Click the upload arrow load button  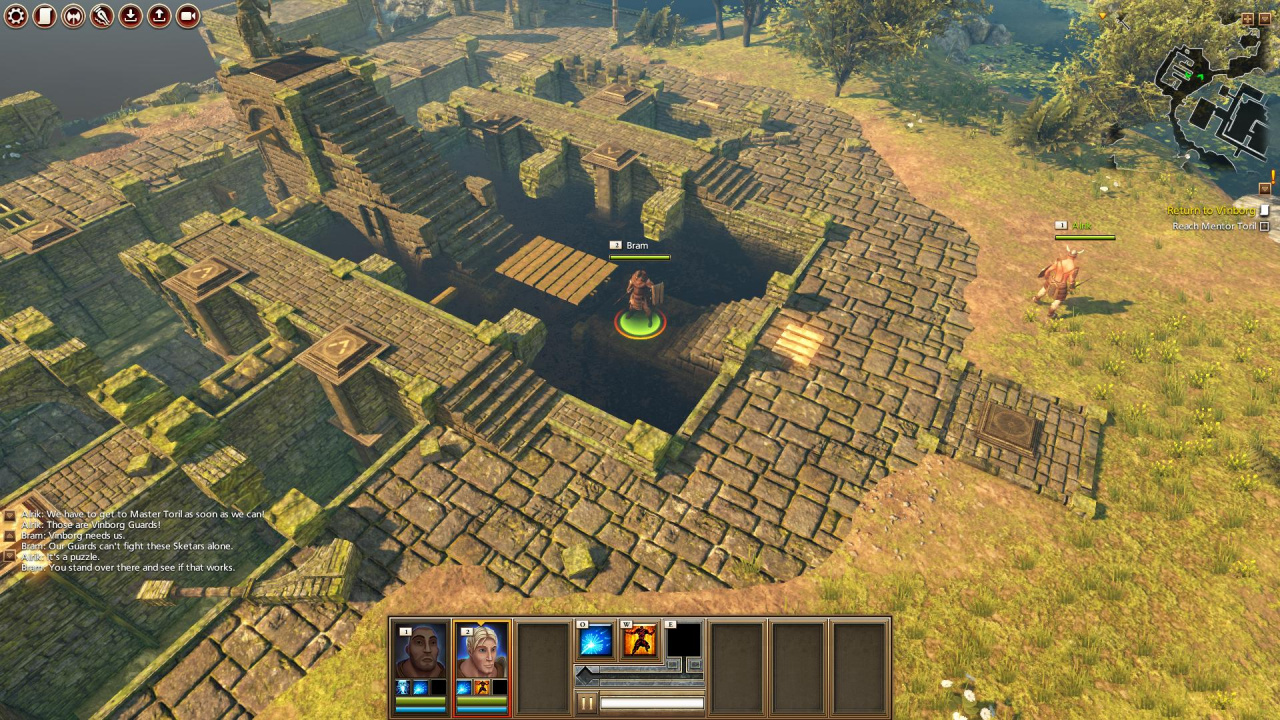pyautogui.click(x=159, y=16)
